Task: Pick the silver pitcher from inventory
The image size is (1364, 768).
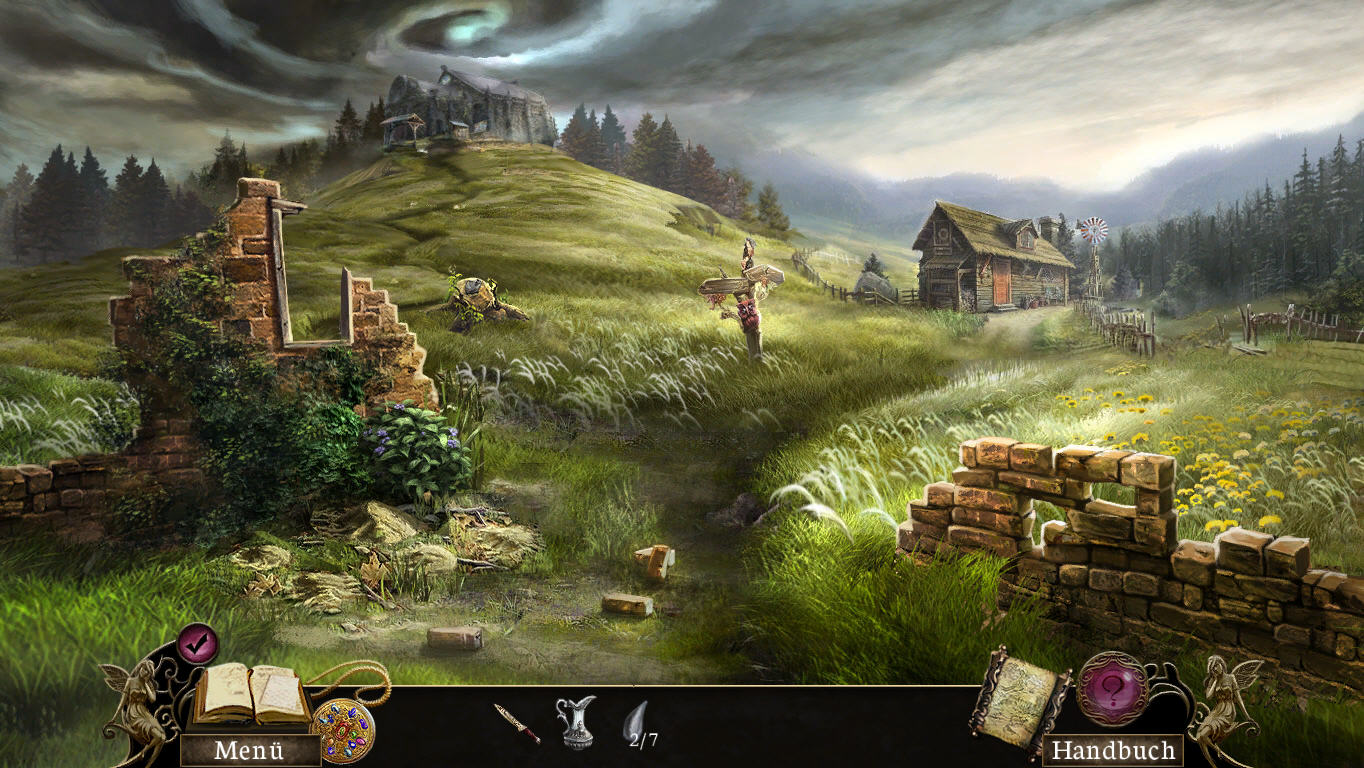Action: point(575,722)
